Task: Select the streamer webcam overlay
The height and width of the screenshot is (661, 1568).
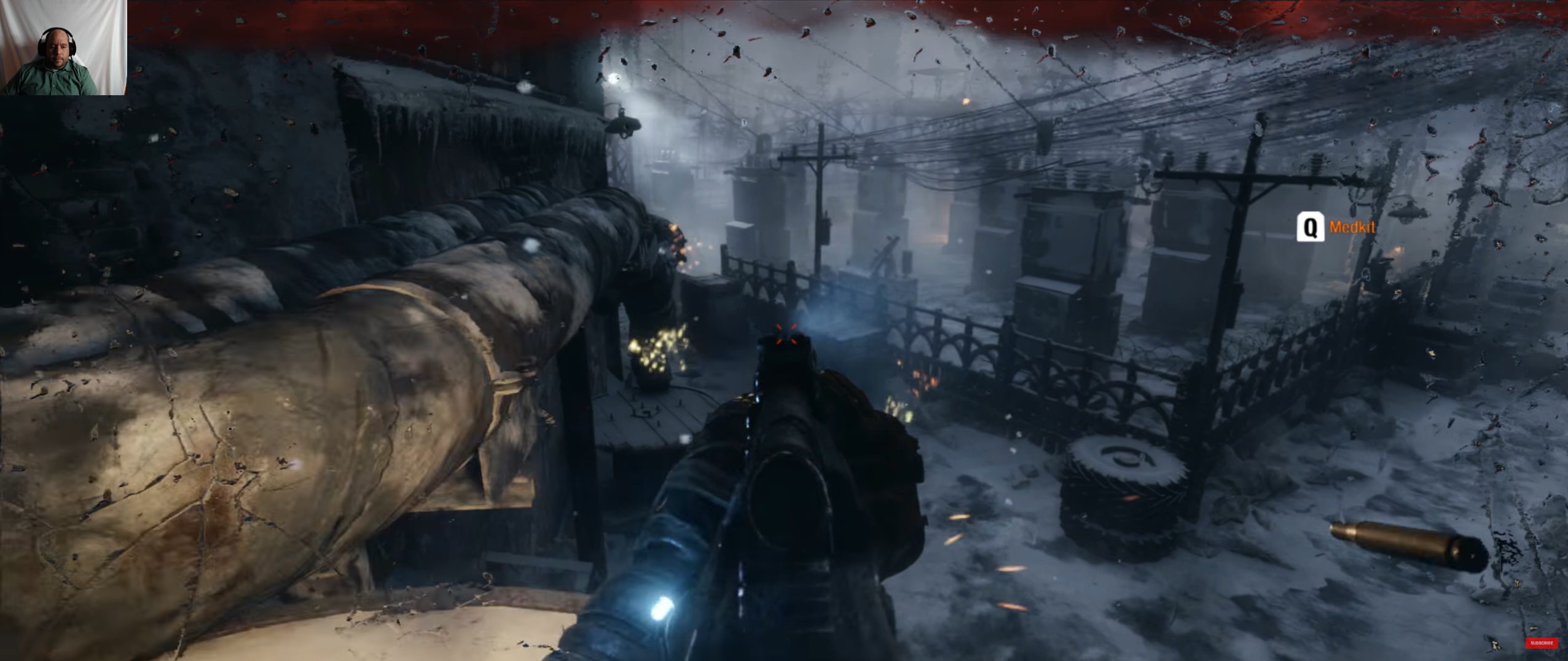Action: click(63, 47)
